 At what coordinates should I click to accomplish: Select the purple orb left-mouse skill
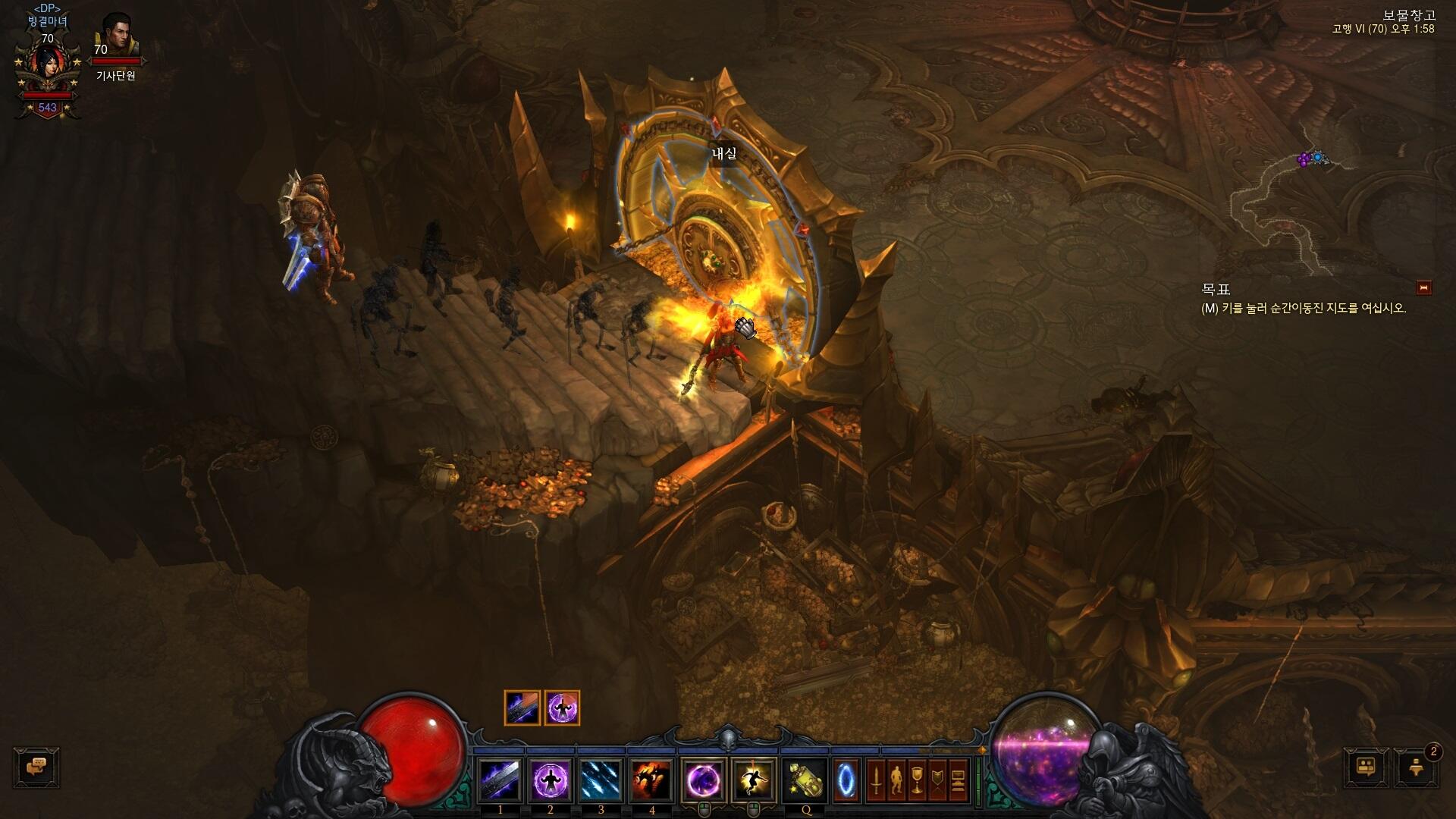[x=703, y=780]
